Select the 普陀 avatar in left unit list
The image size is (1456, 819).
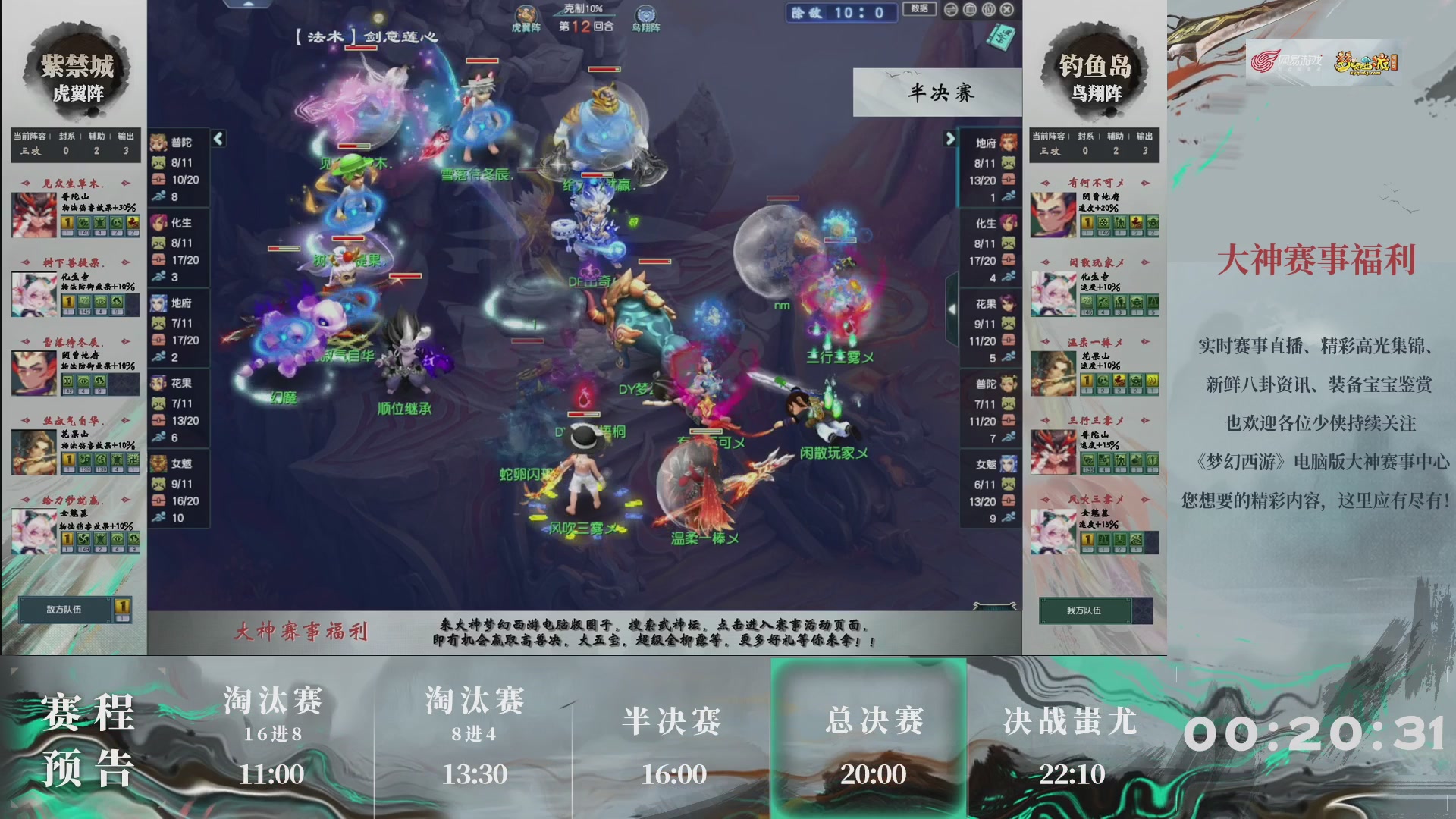pos(159,141)
